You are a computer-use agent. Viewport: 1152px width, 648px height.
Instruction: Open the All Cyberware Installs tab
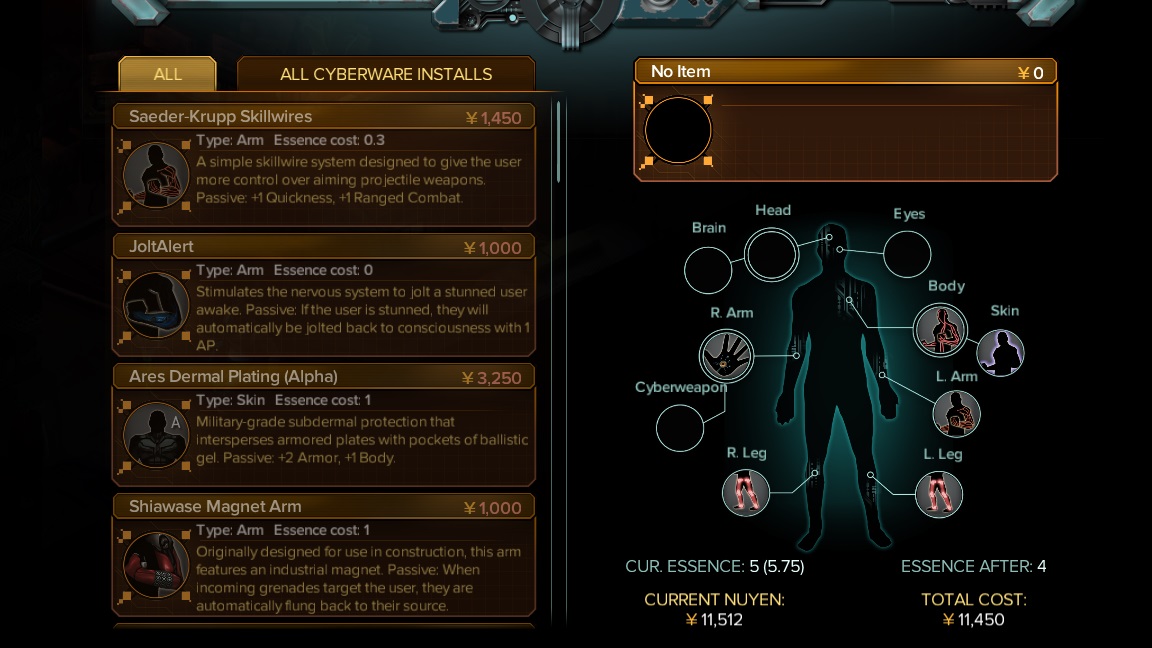[x=386, y=74]
